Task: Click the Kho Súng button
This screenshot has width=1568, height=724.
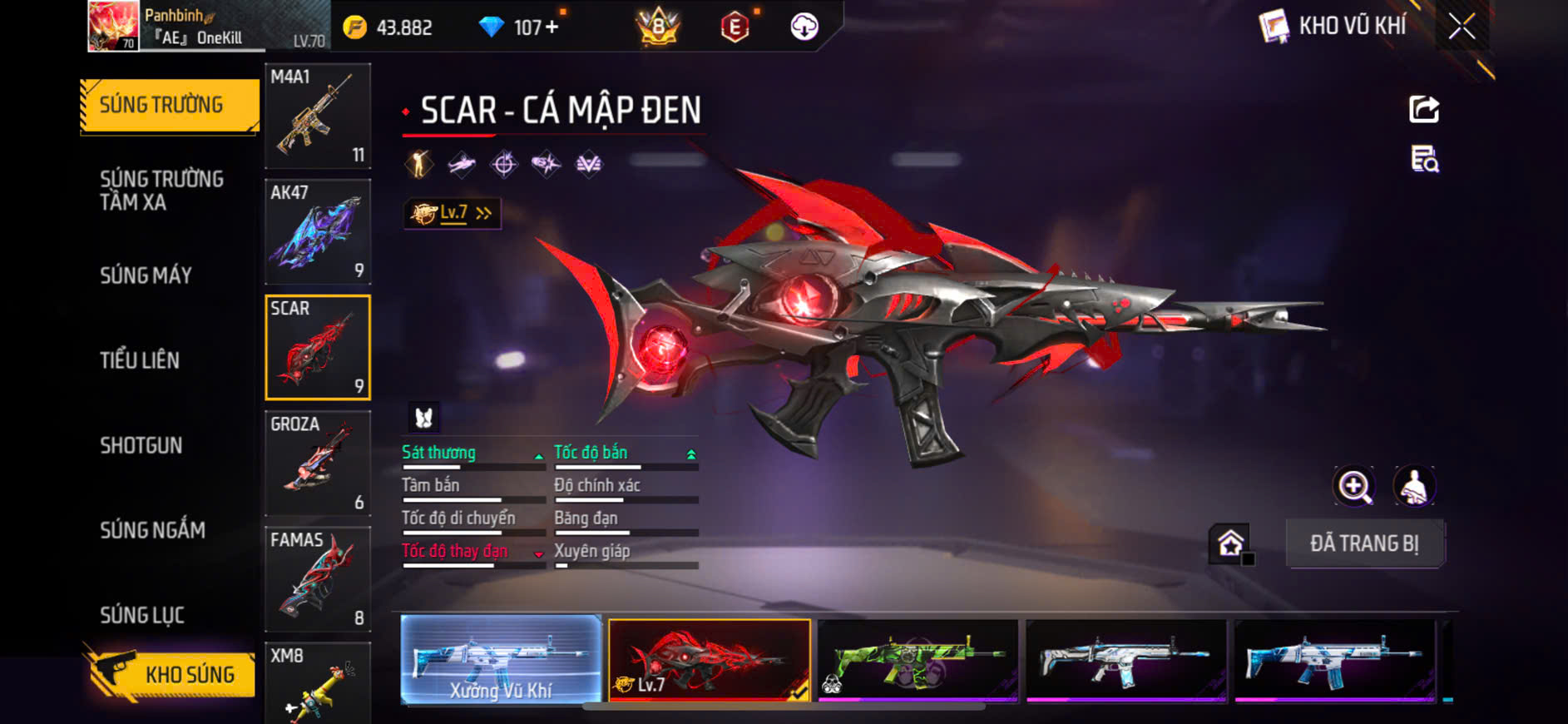Action: (x=171, y=673)
